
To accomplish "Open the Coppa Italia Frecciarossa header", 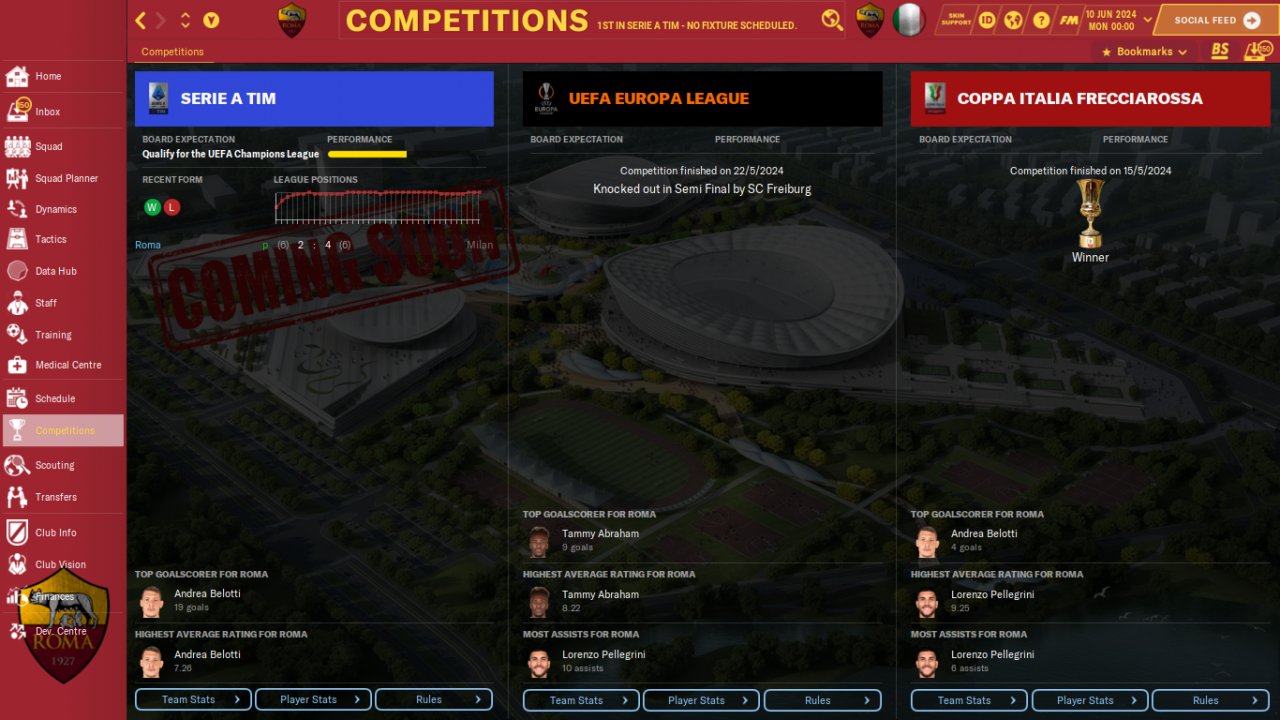I will tap(1090, 98).
